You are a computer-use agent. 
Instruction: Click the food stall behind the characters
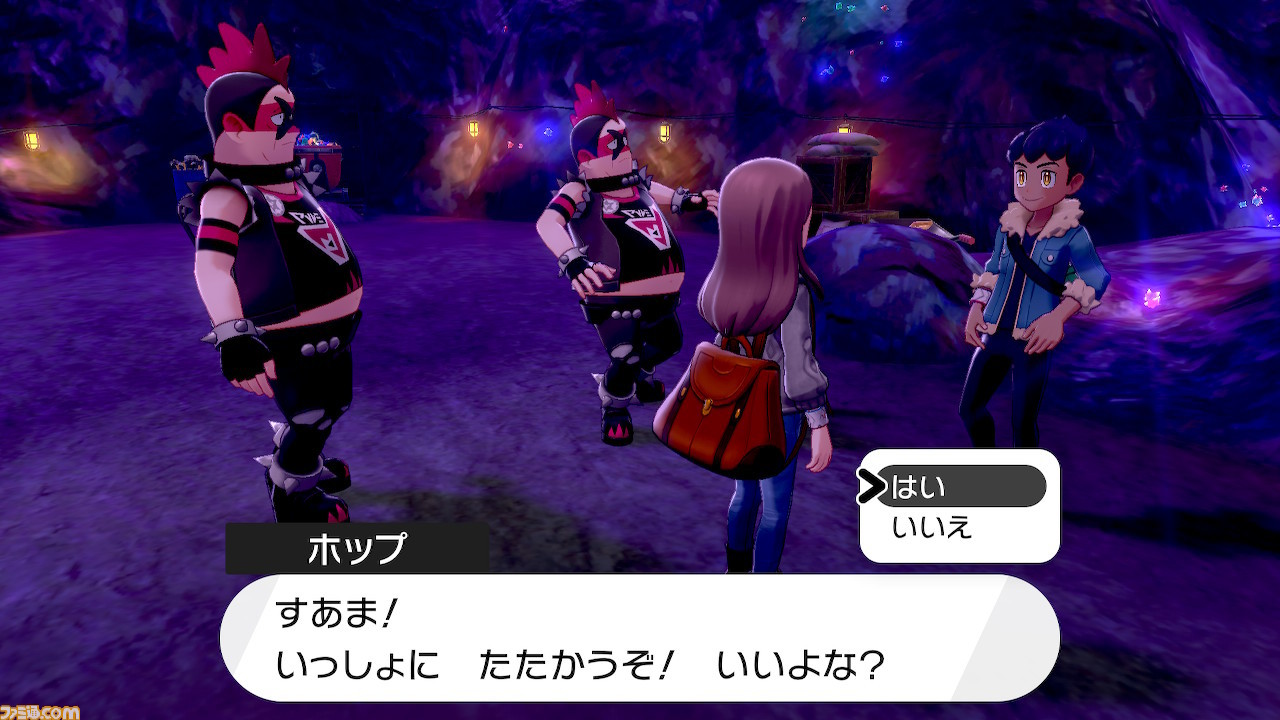tap(845, 185)
